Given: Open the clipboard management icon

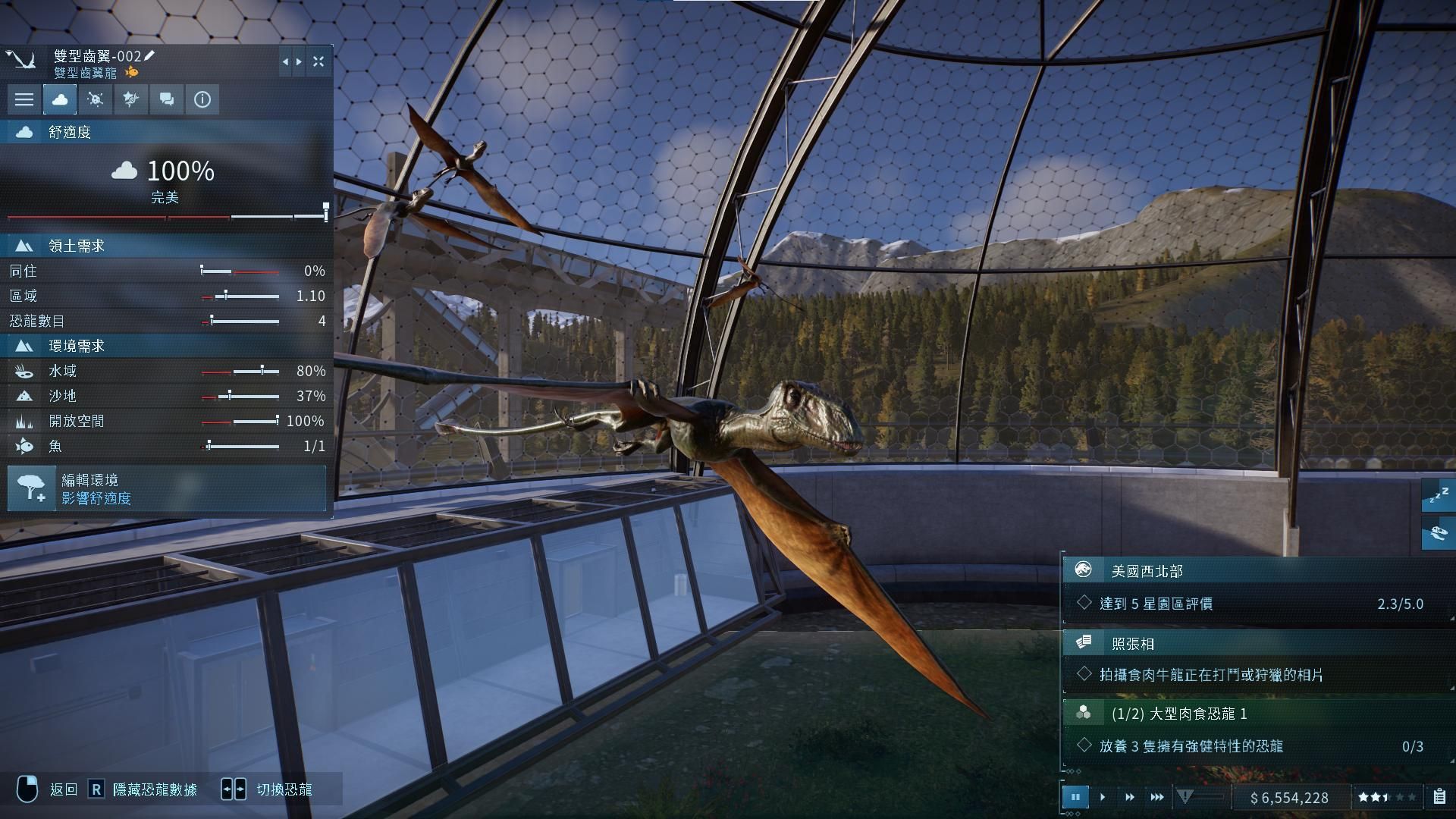Looking at the screenshot, I should [x=1439, y=797].
